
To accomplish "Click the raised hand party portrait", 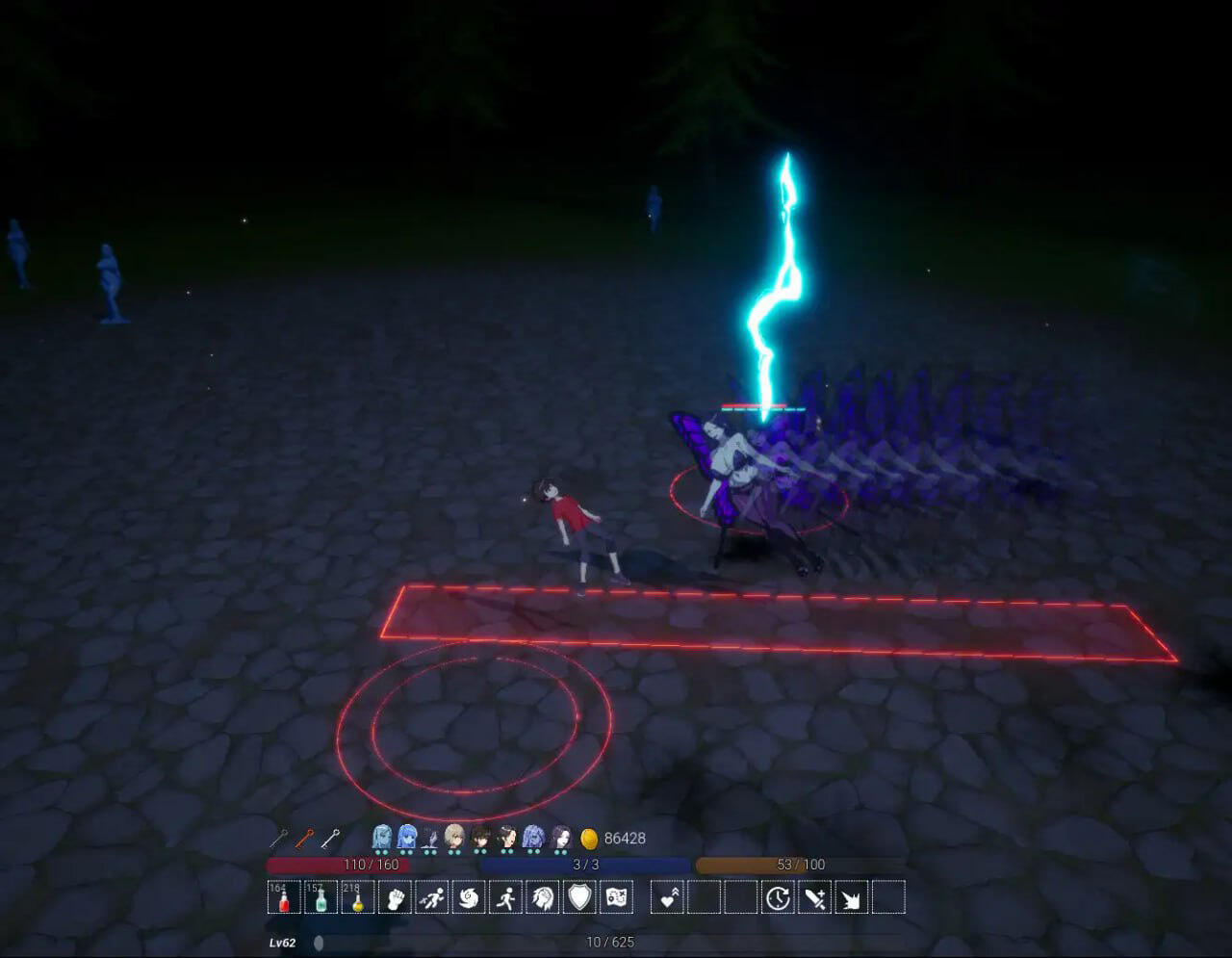I will coord(430,839).
